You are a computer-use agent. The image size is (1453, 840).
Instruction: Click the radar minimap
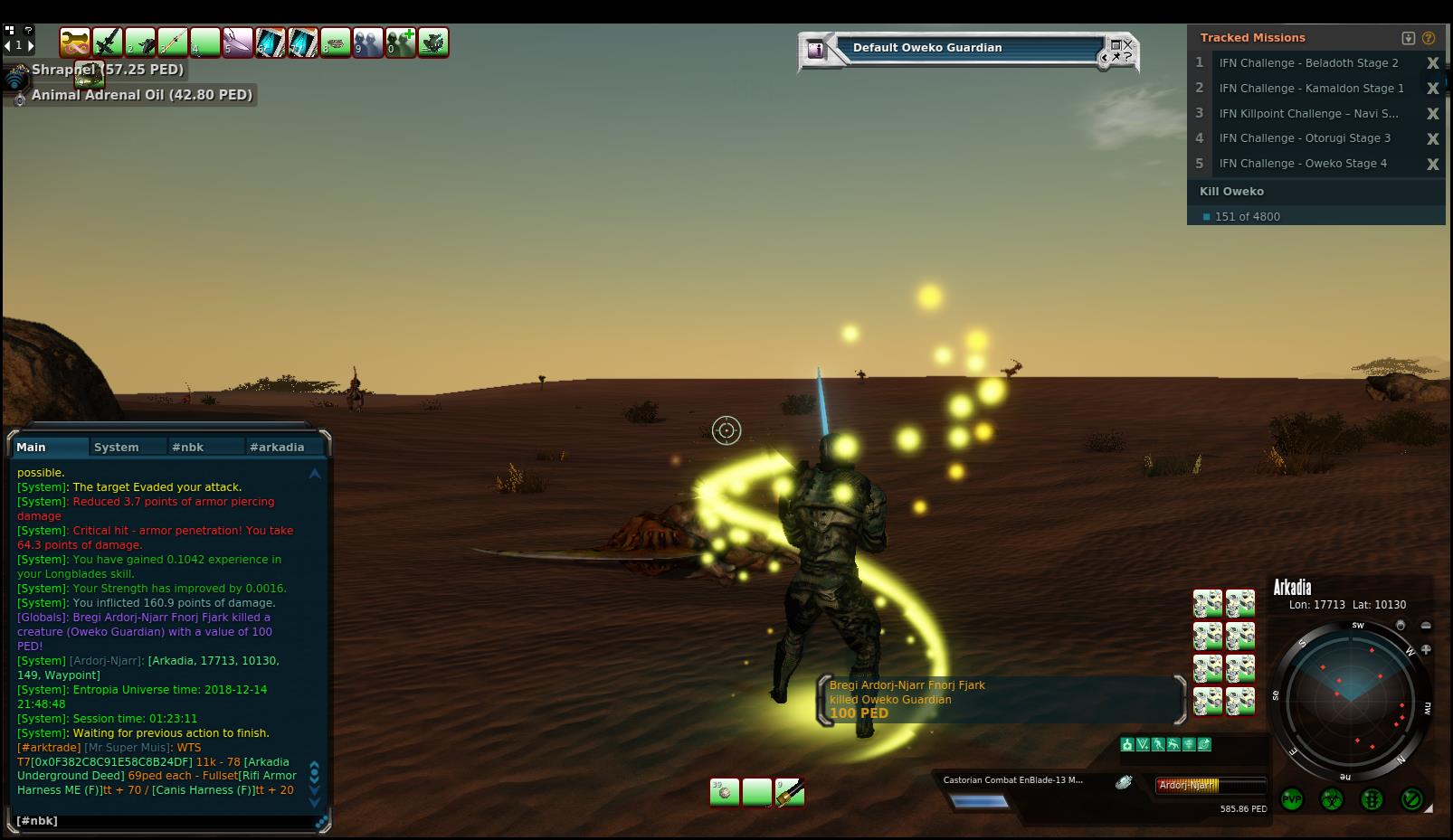point(1352,701)
